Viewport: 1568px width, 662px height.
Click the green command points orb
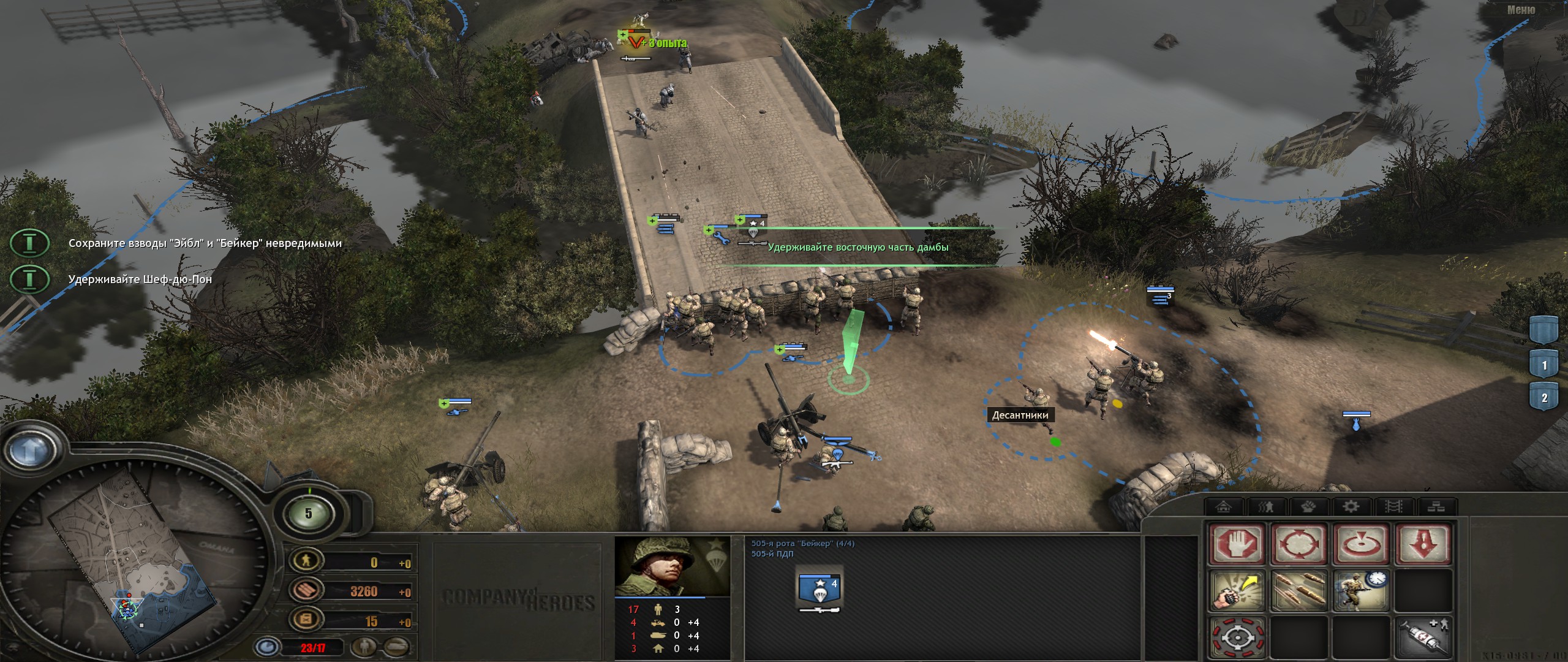coord(308,514)
